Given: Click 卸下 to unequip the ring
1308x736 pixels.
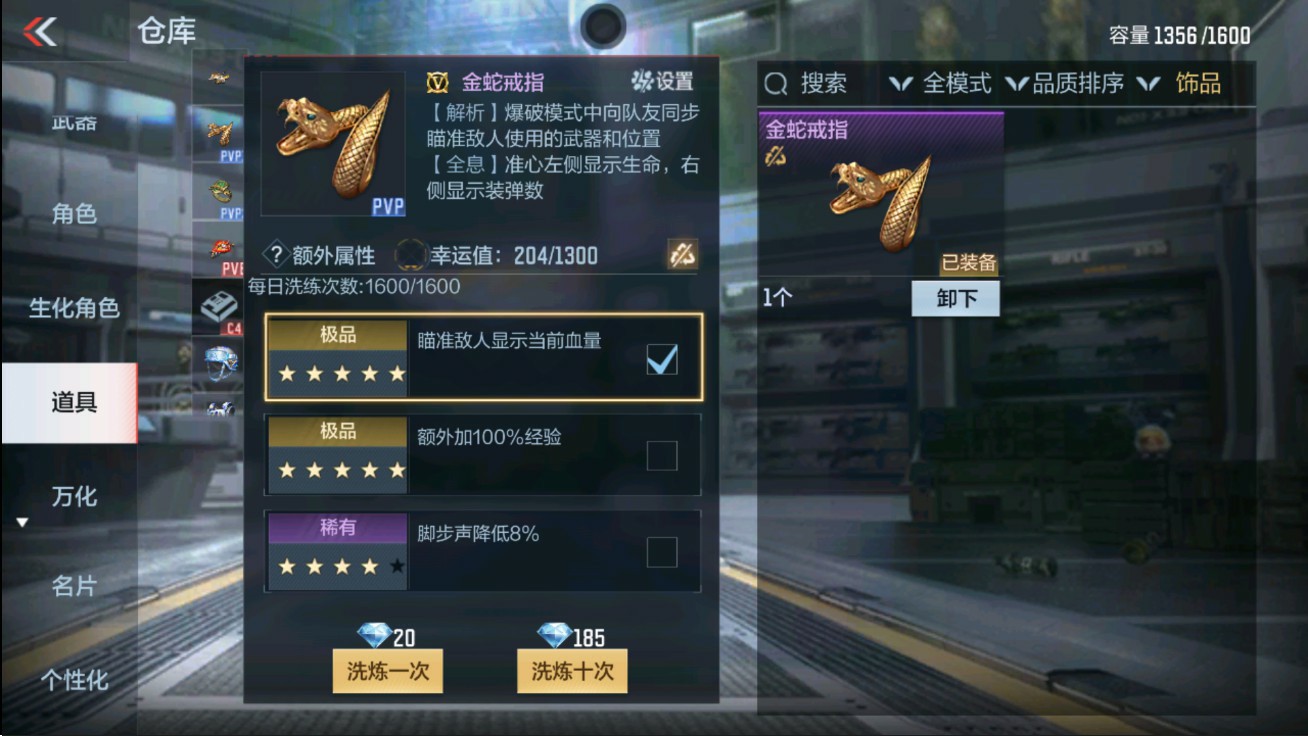Looking at the screenshot, I should point(955,297).
